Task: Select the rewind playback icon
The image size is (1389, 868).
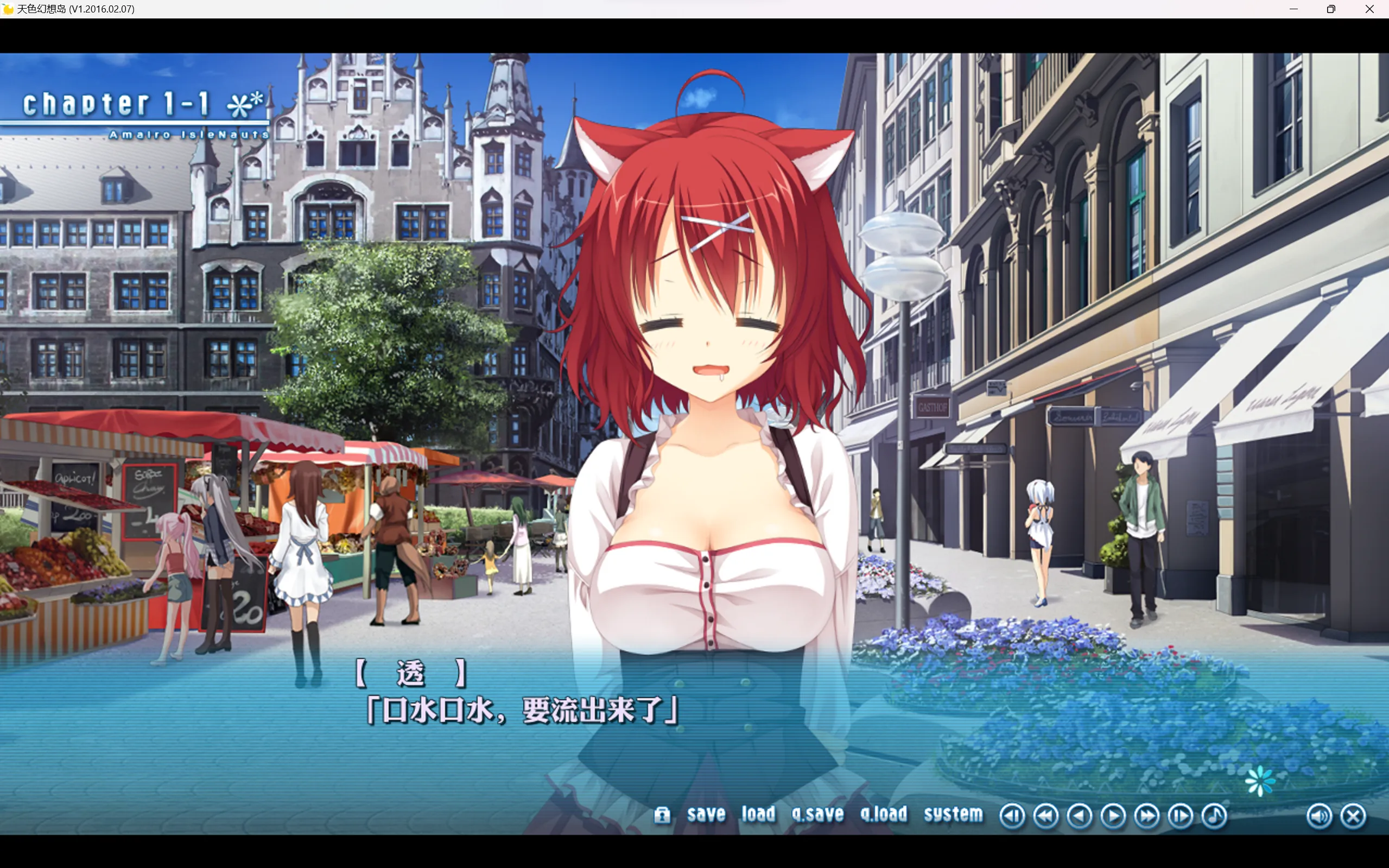Action: pyautogui.click(x=1048, y=815)
